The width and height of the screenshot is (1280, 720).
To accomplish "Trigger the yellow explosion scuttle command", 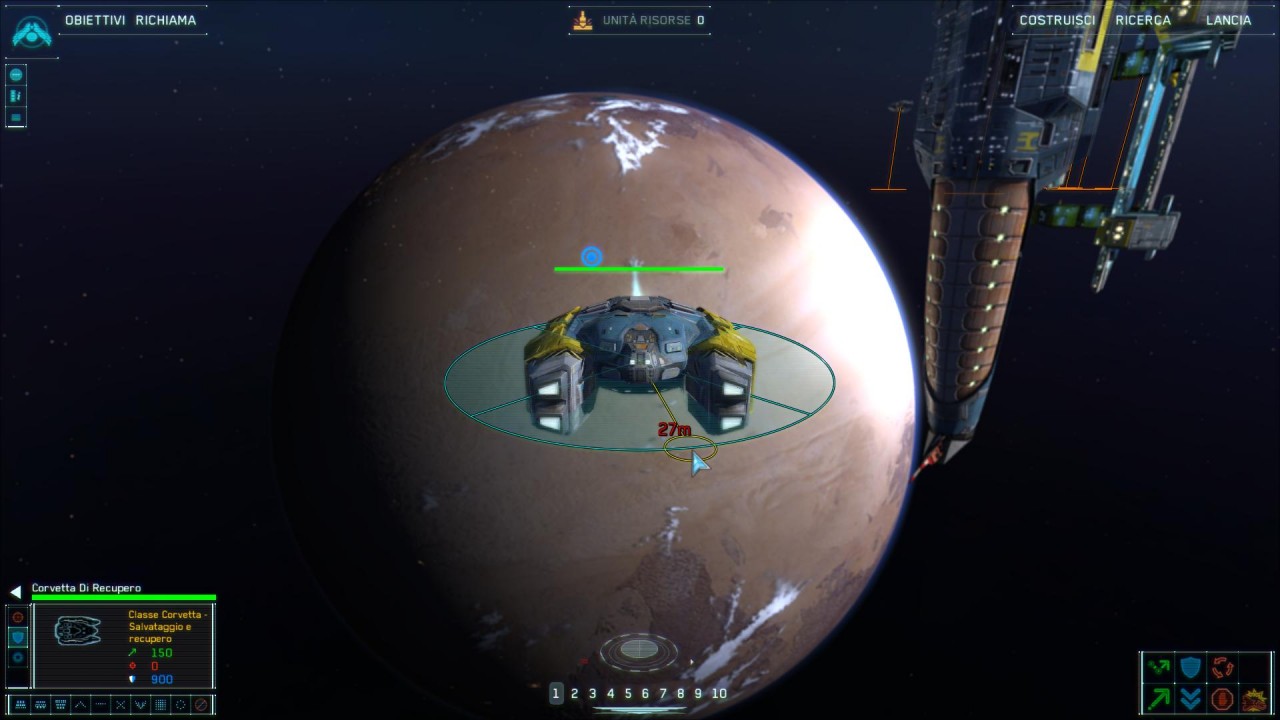I will (x=1253, y=698).
